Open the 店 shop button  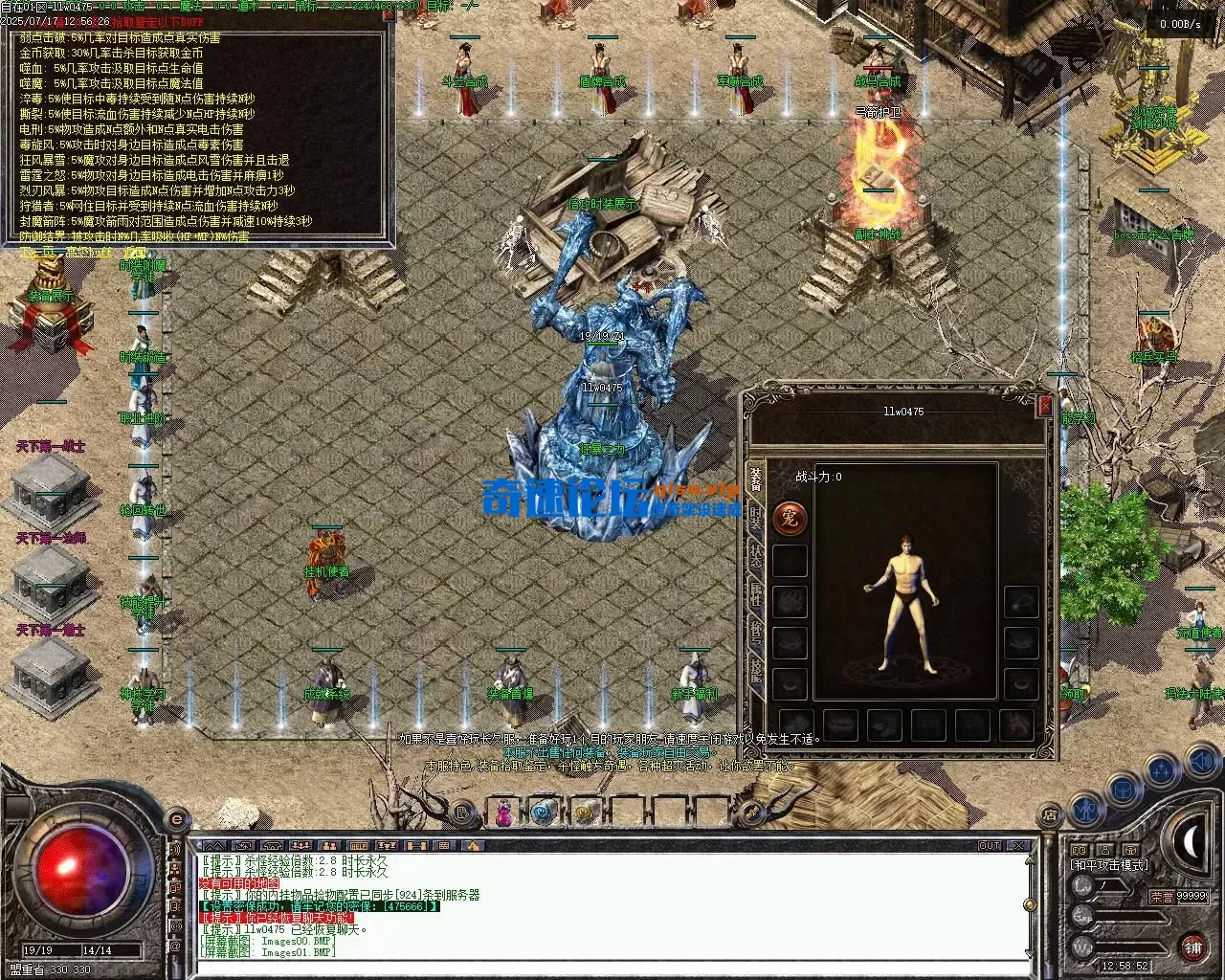1050,815
